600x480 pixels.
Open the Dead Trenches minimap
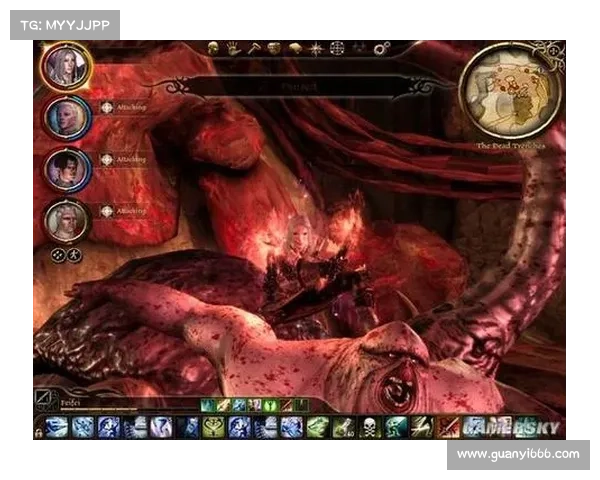point(509,93)
